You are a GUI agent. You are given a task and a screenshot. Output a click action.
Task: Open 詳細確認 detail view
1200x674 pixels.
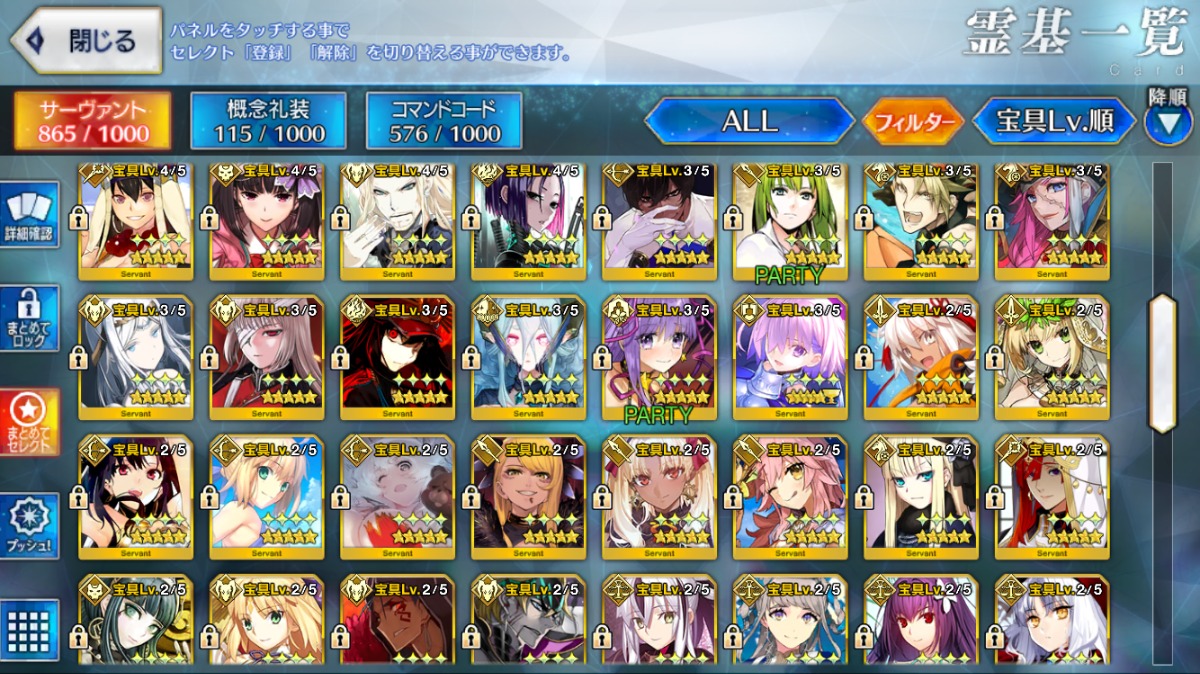click(30, 216)
